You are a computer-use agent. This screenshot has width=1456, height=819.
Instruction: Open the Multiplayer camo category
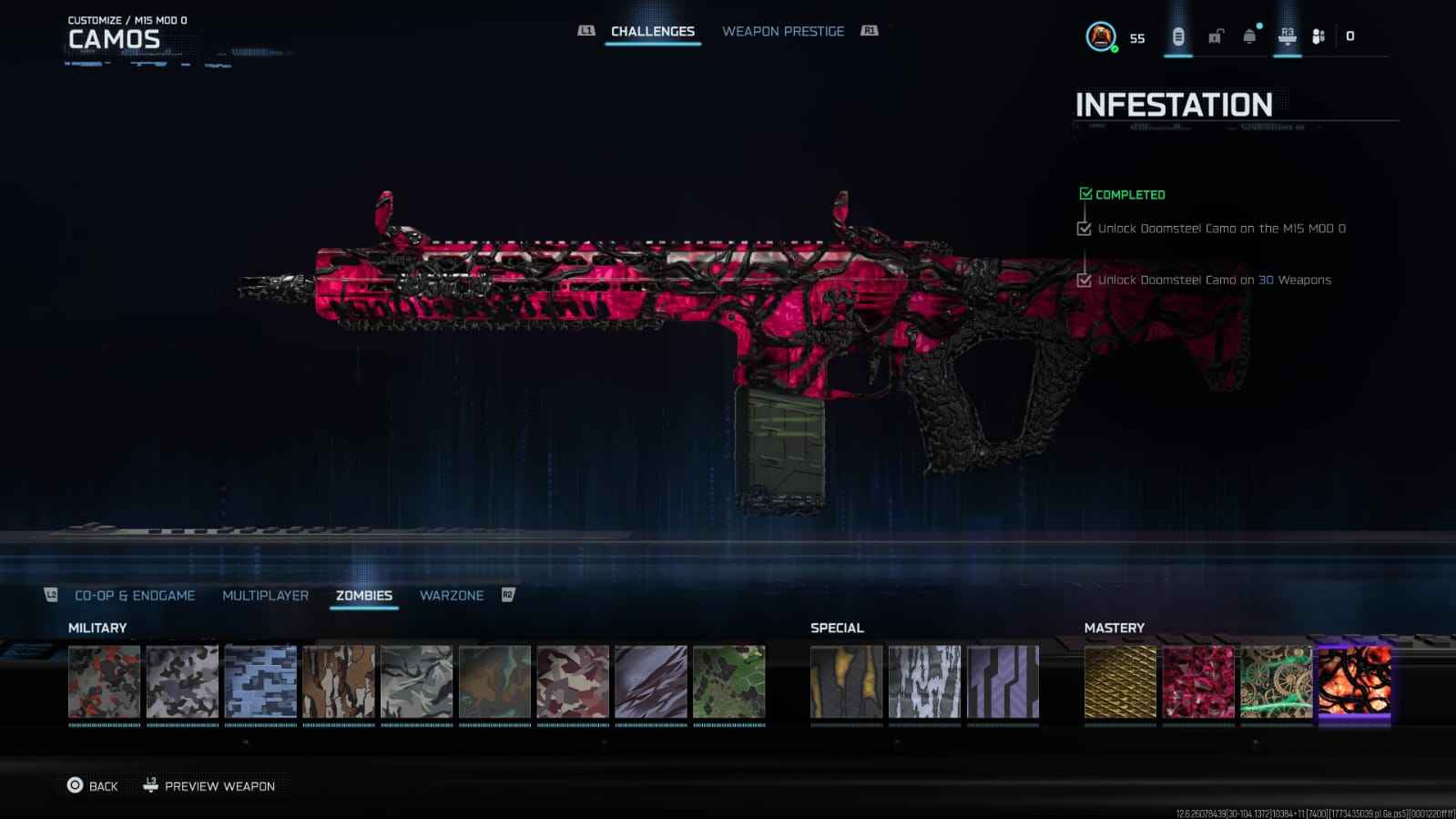(x=264, y=595)
